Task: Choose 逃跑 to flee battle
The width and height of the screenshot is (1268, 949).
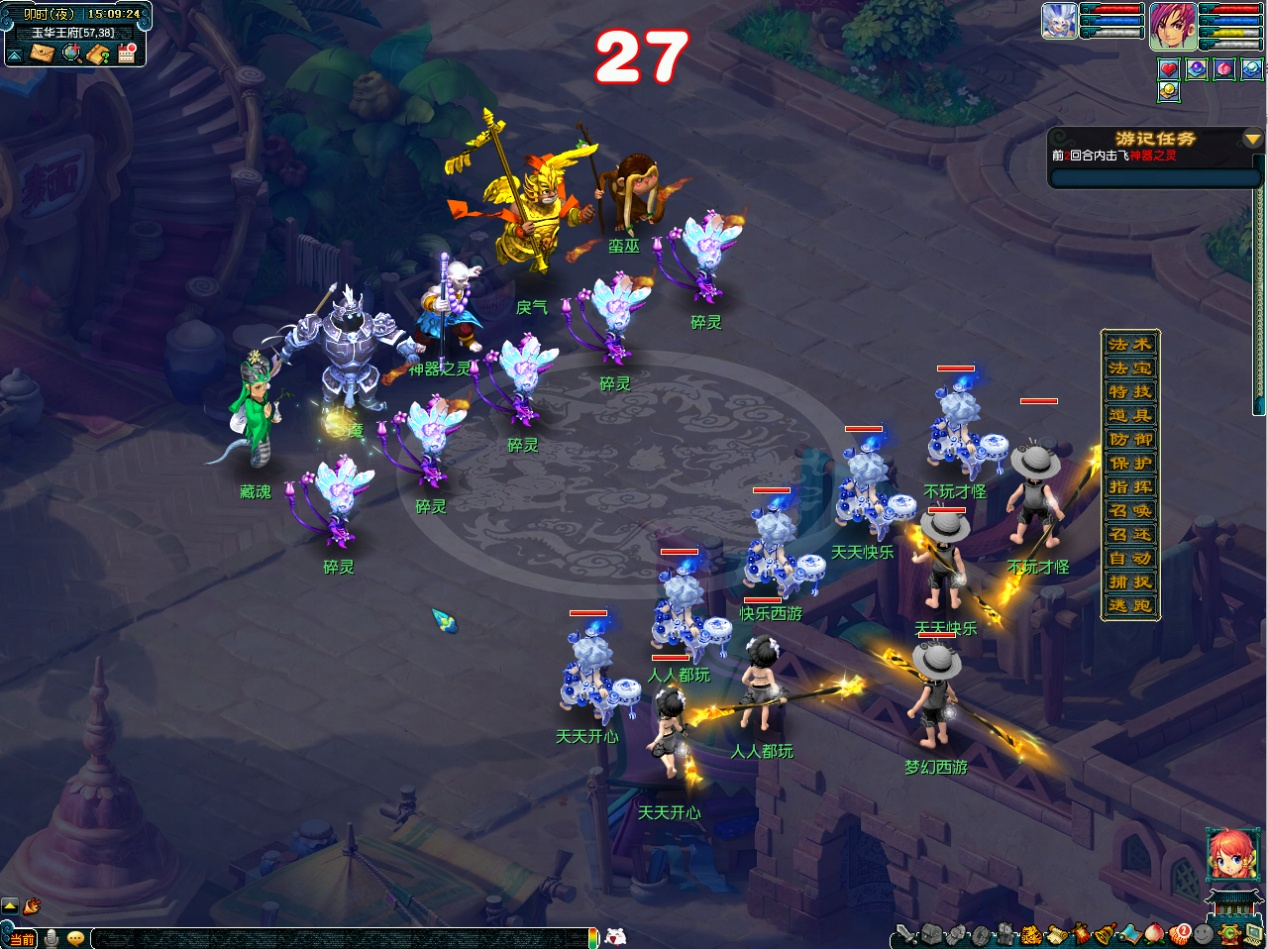Action: tap(1130, 605)
